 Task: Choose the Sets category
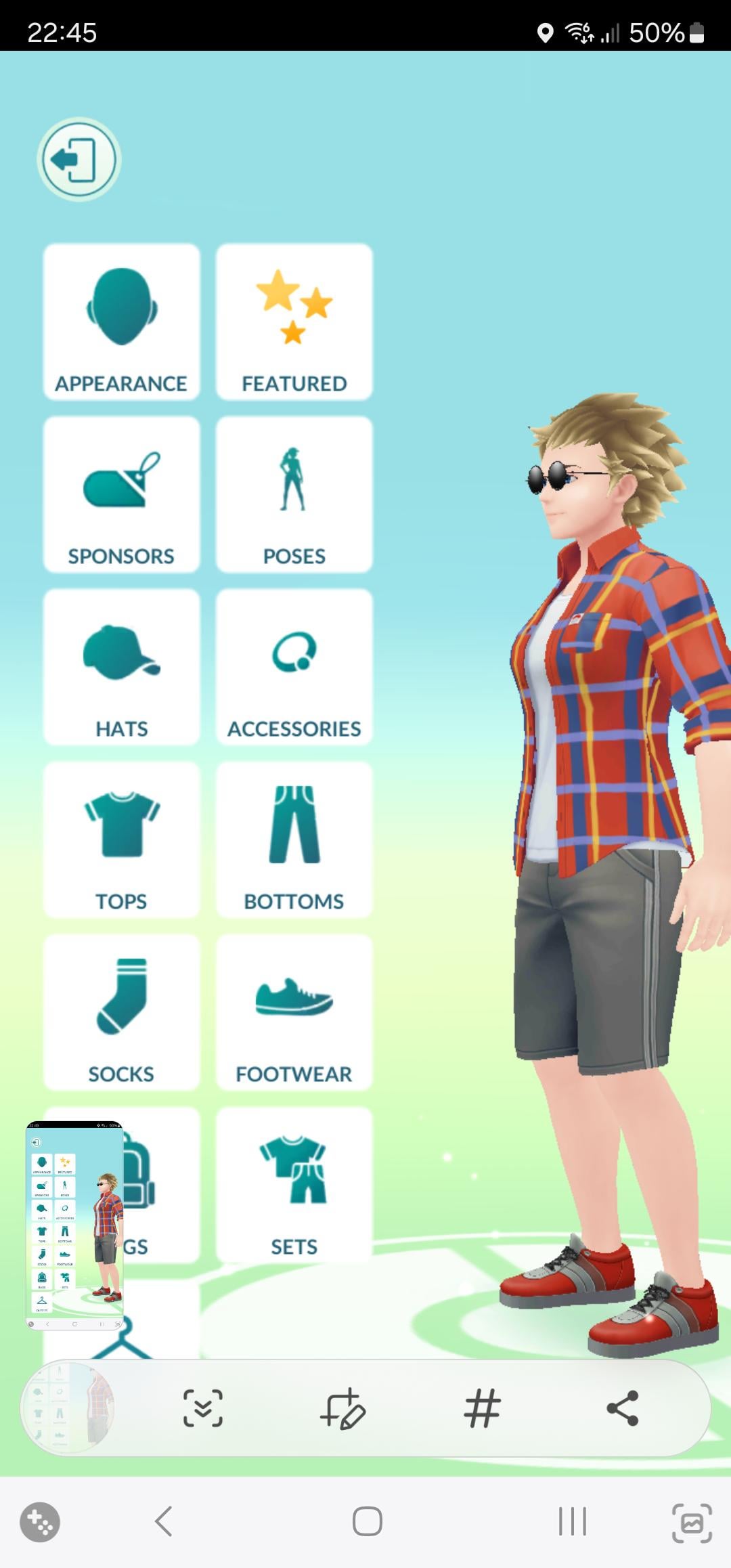(294, 1185)
